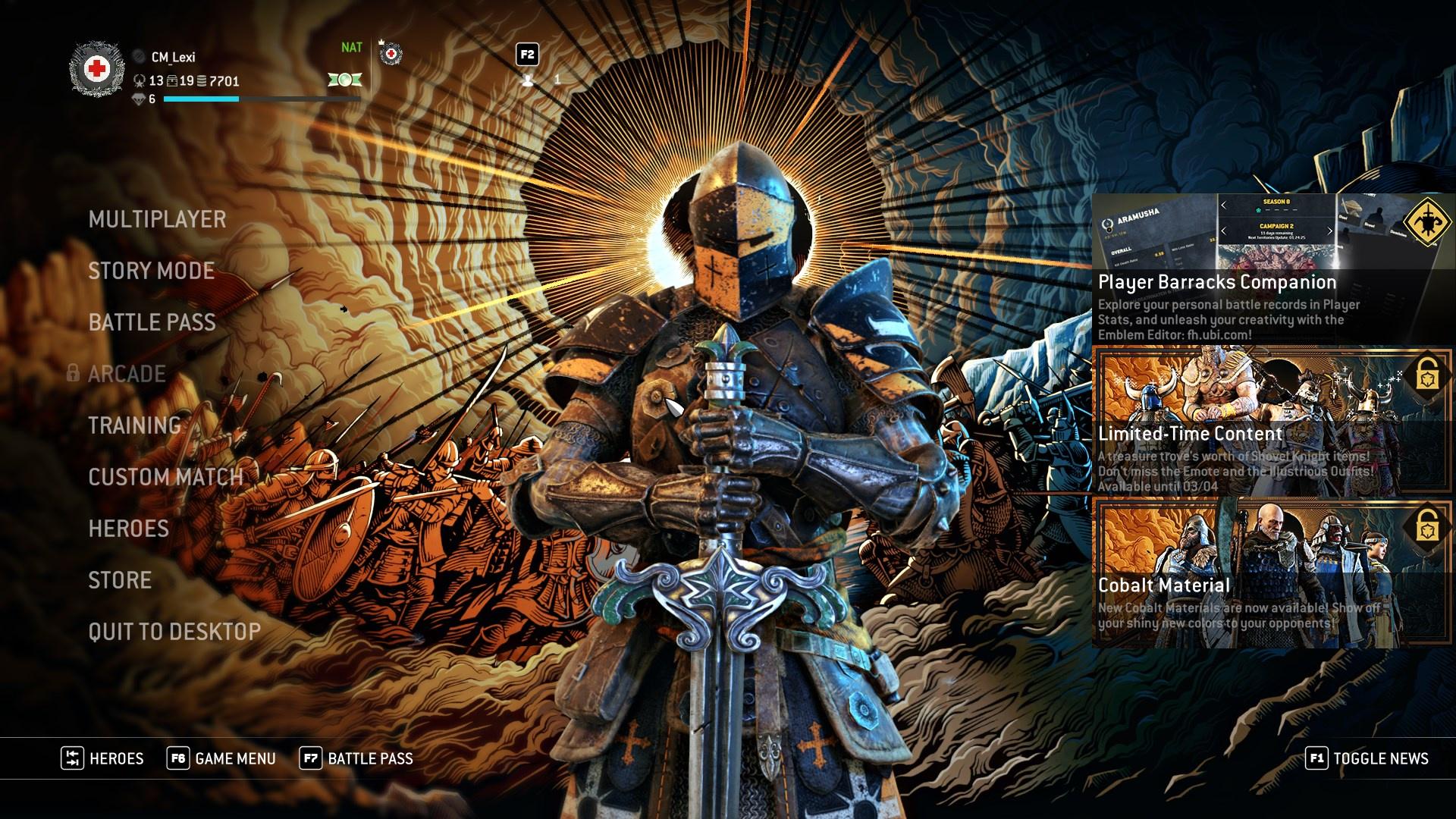This screenshot has height=819, width=1456.
Task: Select Heroes from the main menu
Action: [129, 528]
